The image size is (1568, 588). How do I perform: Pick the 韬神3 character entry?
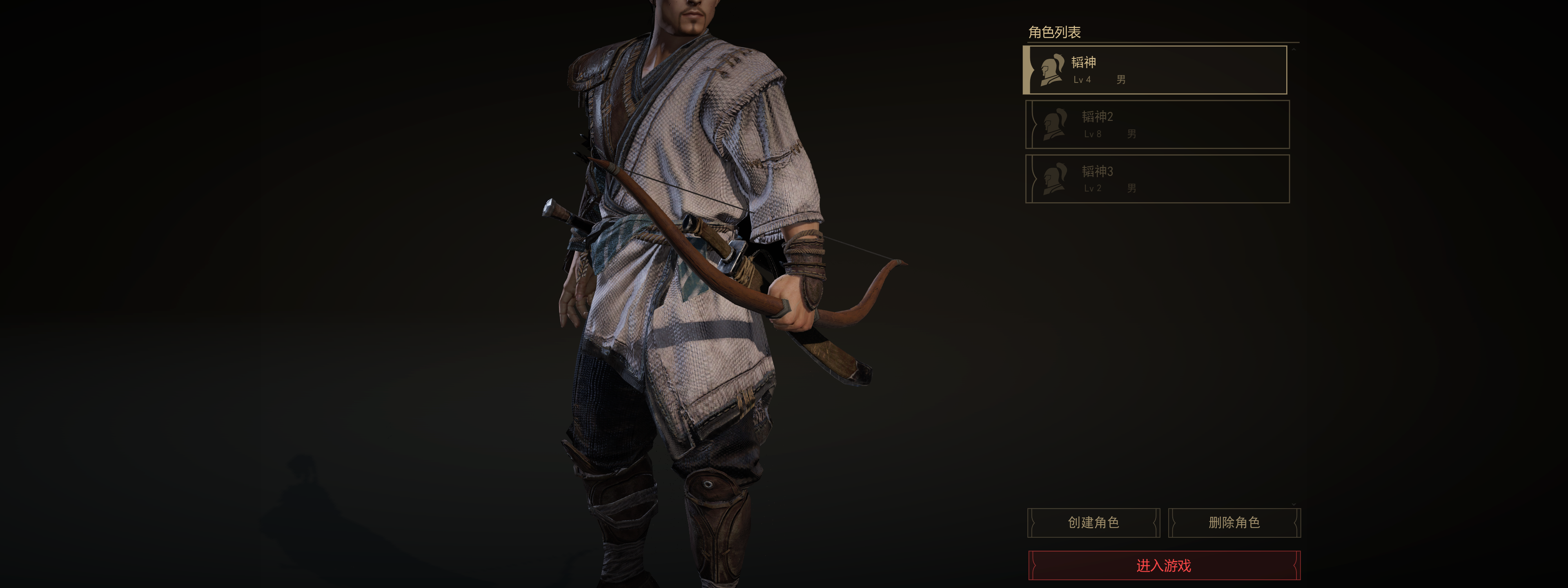pos(1157,179)
